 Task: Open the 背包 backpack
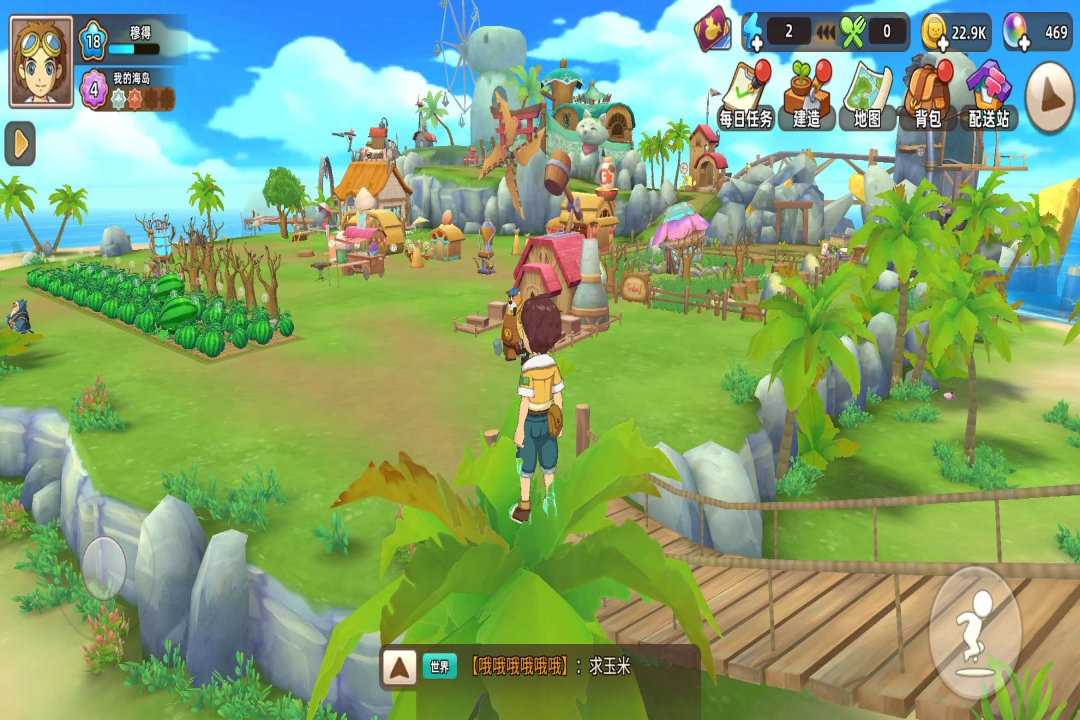tap(928, 96)
